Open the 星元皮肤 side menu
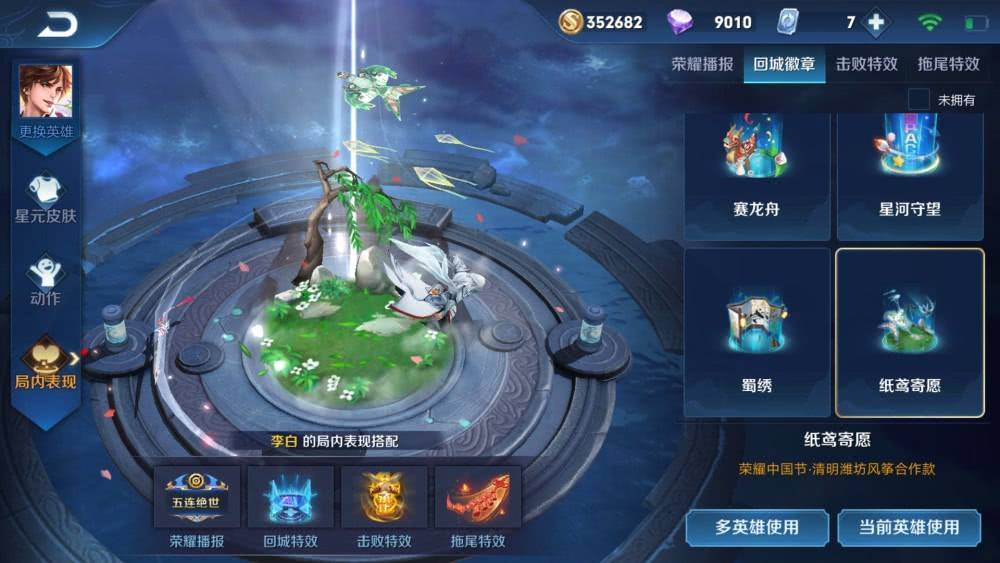The width and height of the screenshot is (1000, 563). (46, 199)
